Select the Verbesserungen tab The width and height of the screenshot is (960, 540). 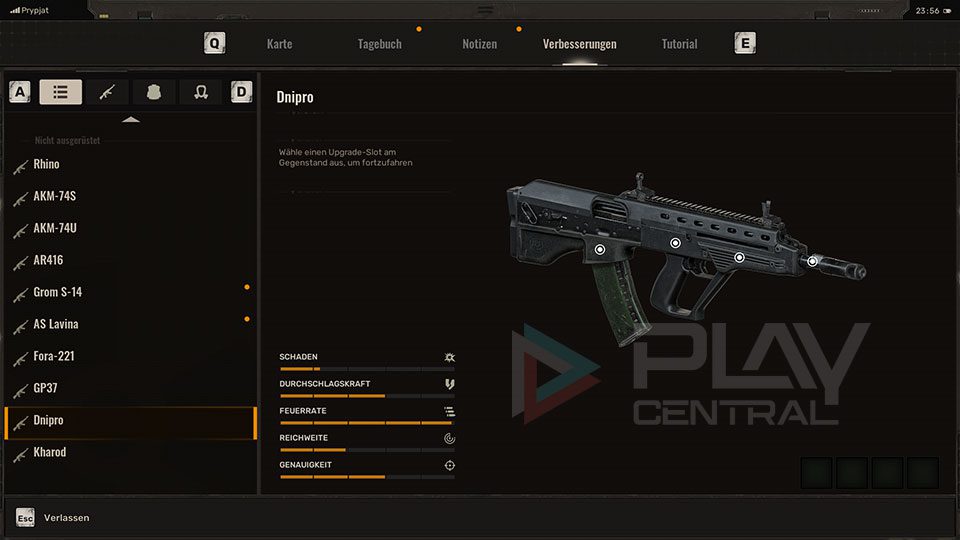pos(579,44)
